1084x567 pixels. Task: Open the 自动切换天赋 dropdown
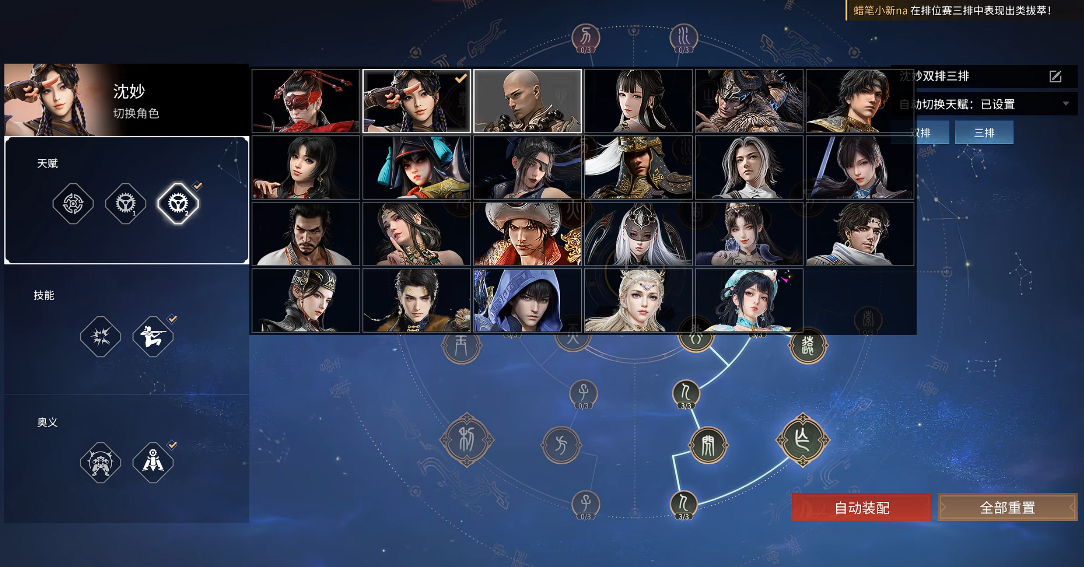1064,104
